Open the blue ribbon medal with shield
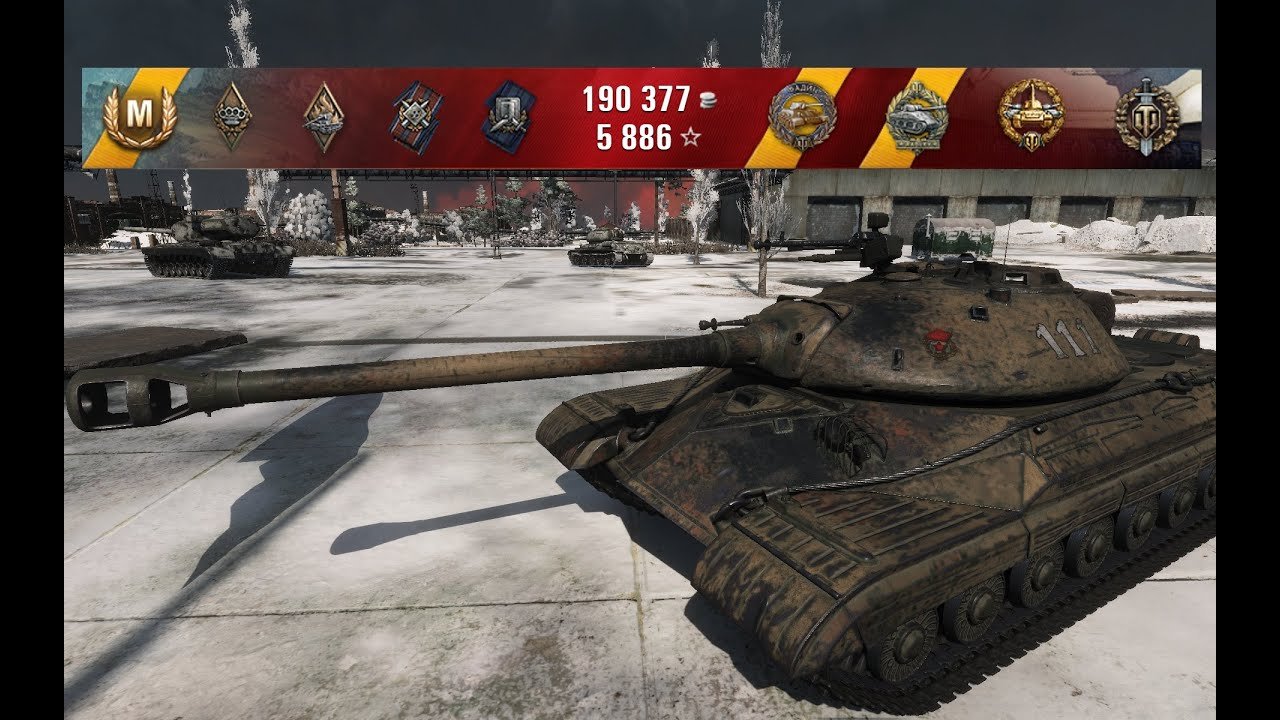Viewport: 1280px width, 720px height. click(x=508, y=117)
